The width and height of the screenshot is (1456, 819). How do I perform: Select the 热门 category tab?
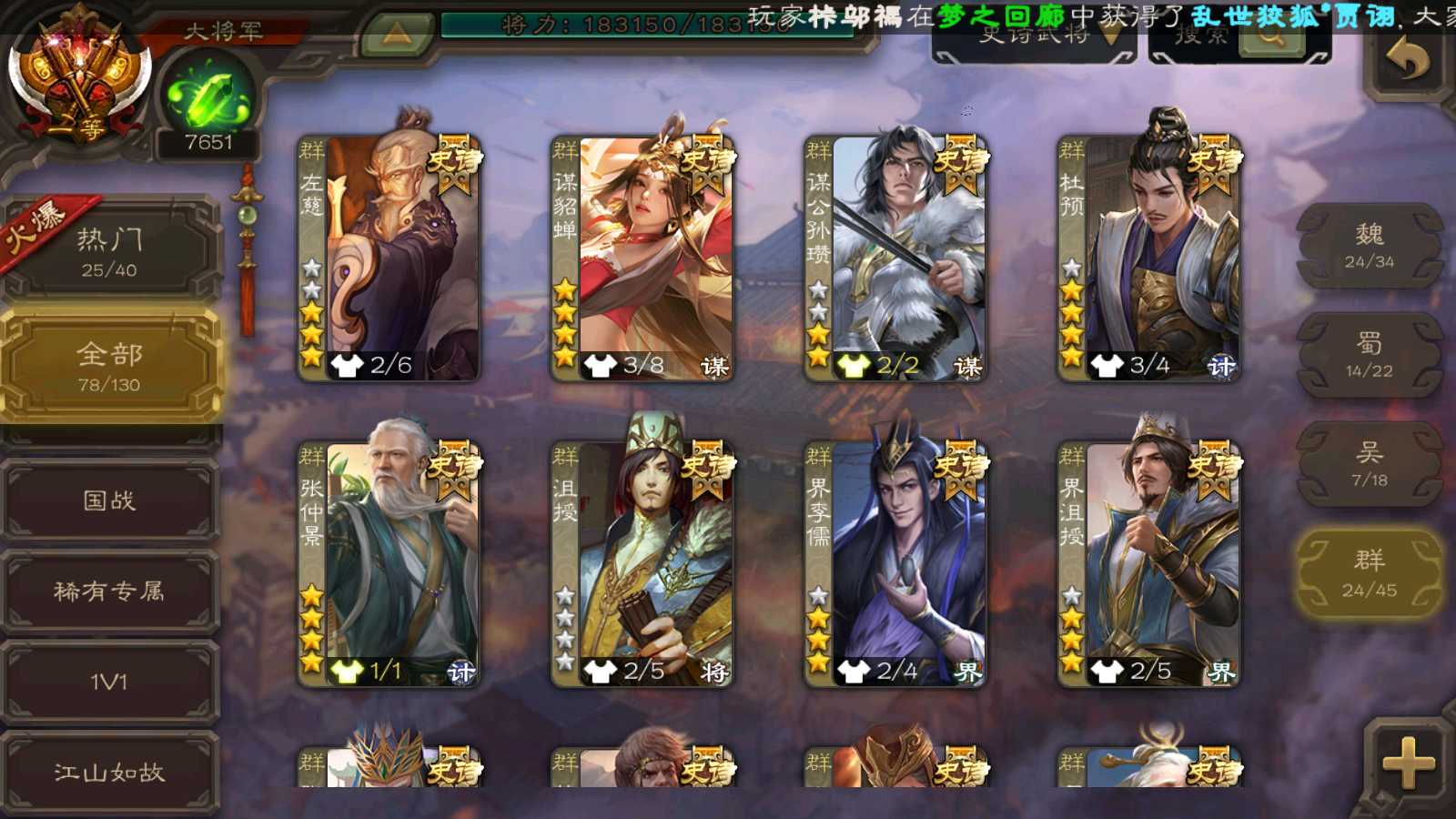[x=109, y=252]
